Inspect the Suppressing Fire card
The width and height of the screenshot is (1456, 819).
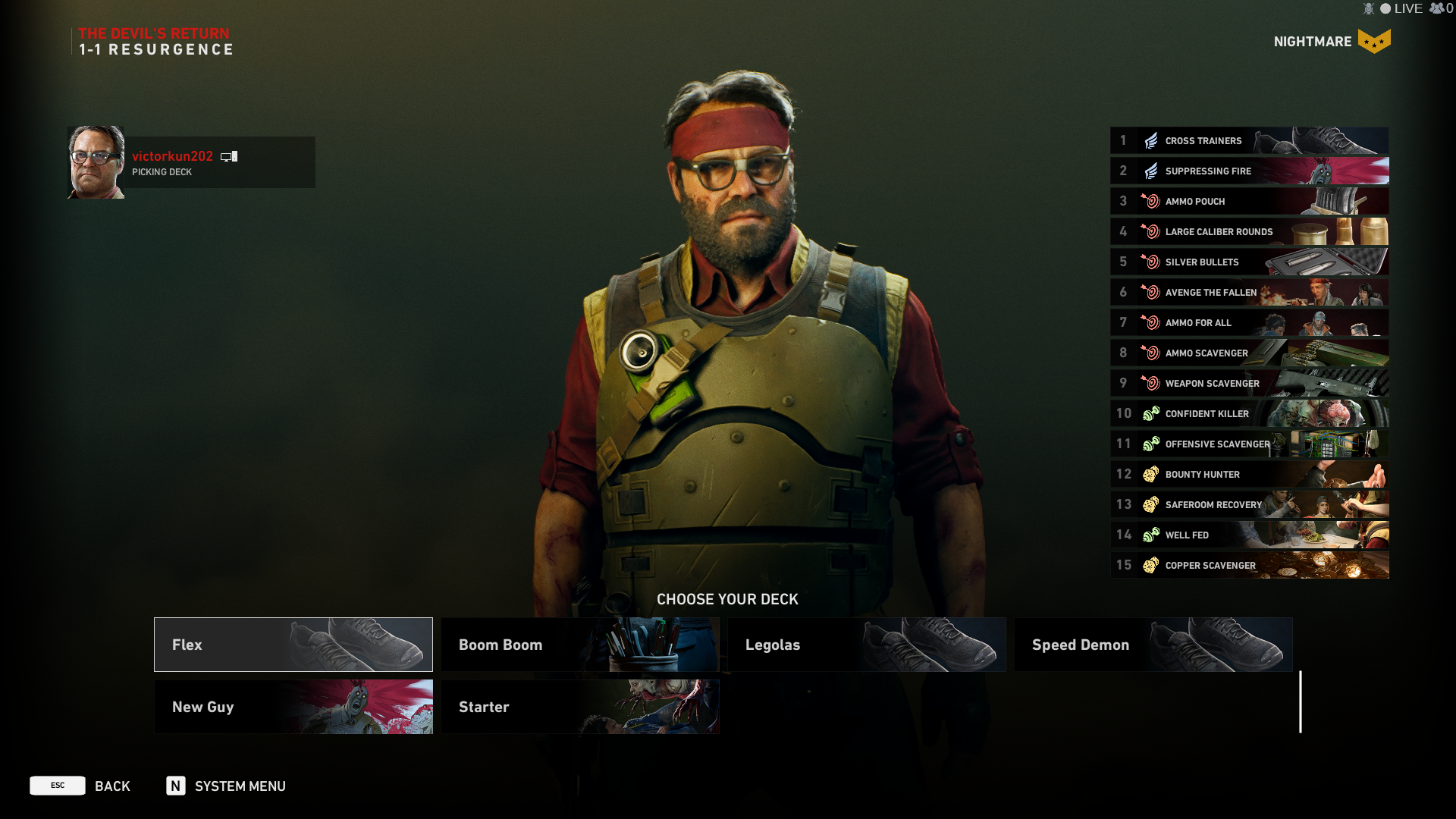click(1249, 171)
